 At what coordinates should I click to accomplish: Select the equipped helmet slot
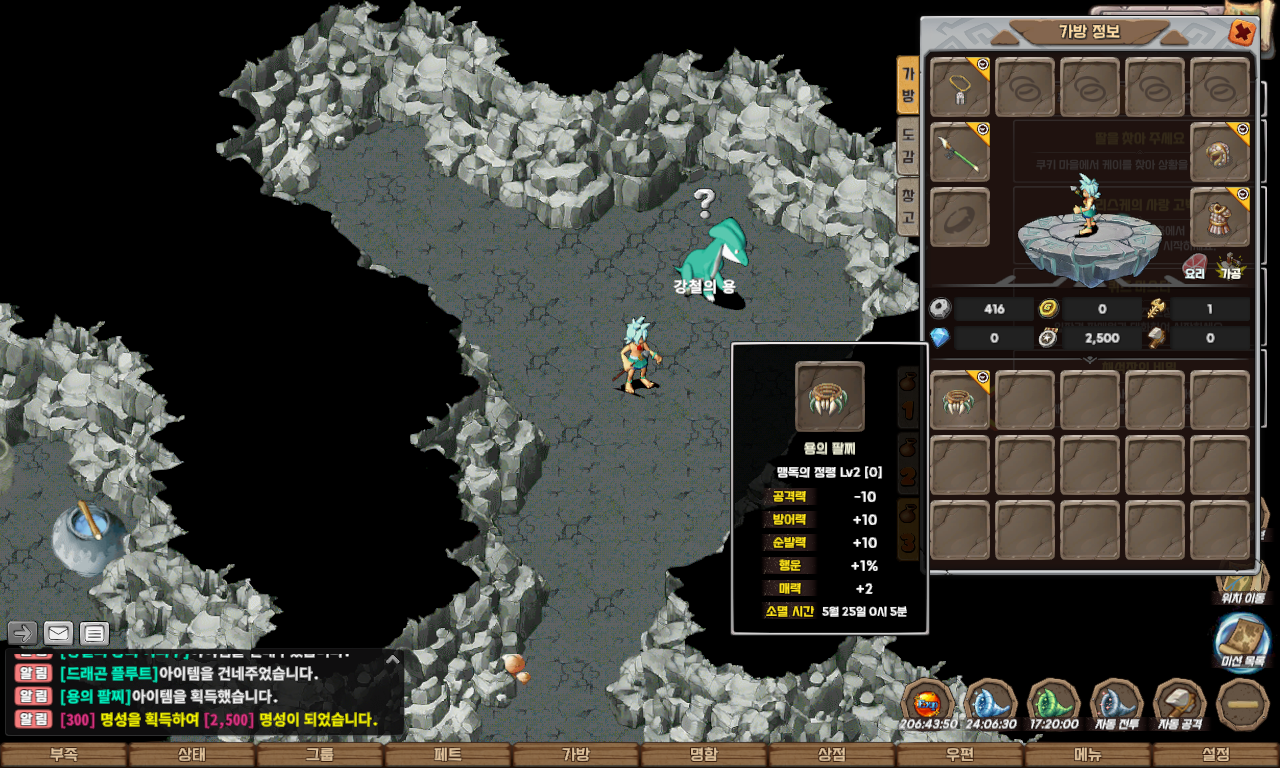coord(1220,152)
